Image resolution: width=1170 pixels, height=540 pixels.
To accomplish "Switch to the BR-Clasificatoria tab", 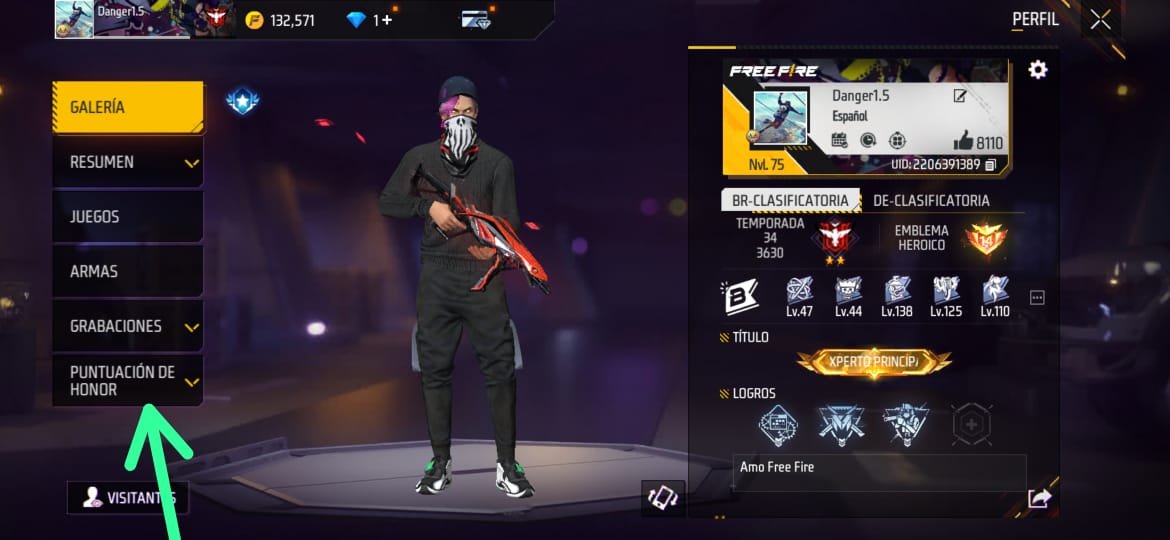I will (790, 200).
